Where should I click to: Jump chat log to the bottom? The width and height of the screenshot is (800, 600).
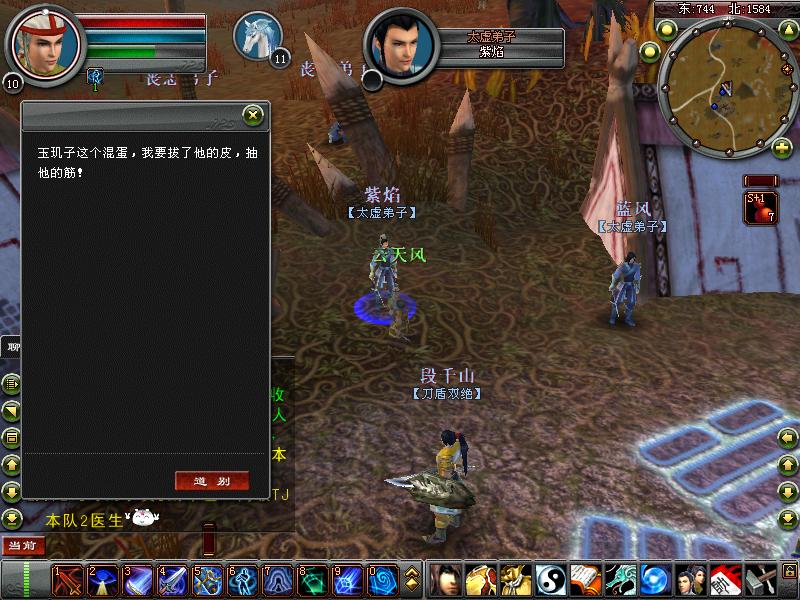(x=11, y=518)
